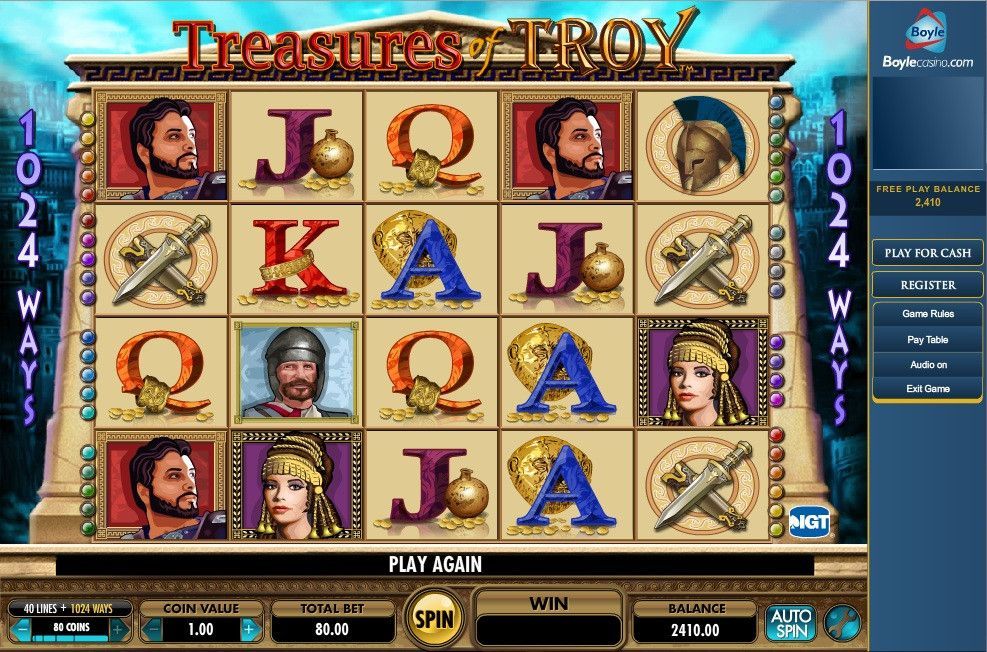Show the Game Rules

[x=927, y=314]
